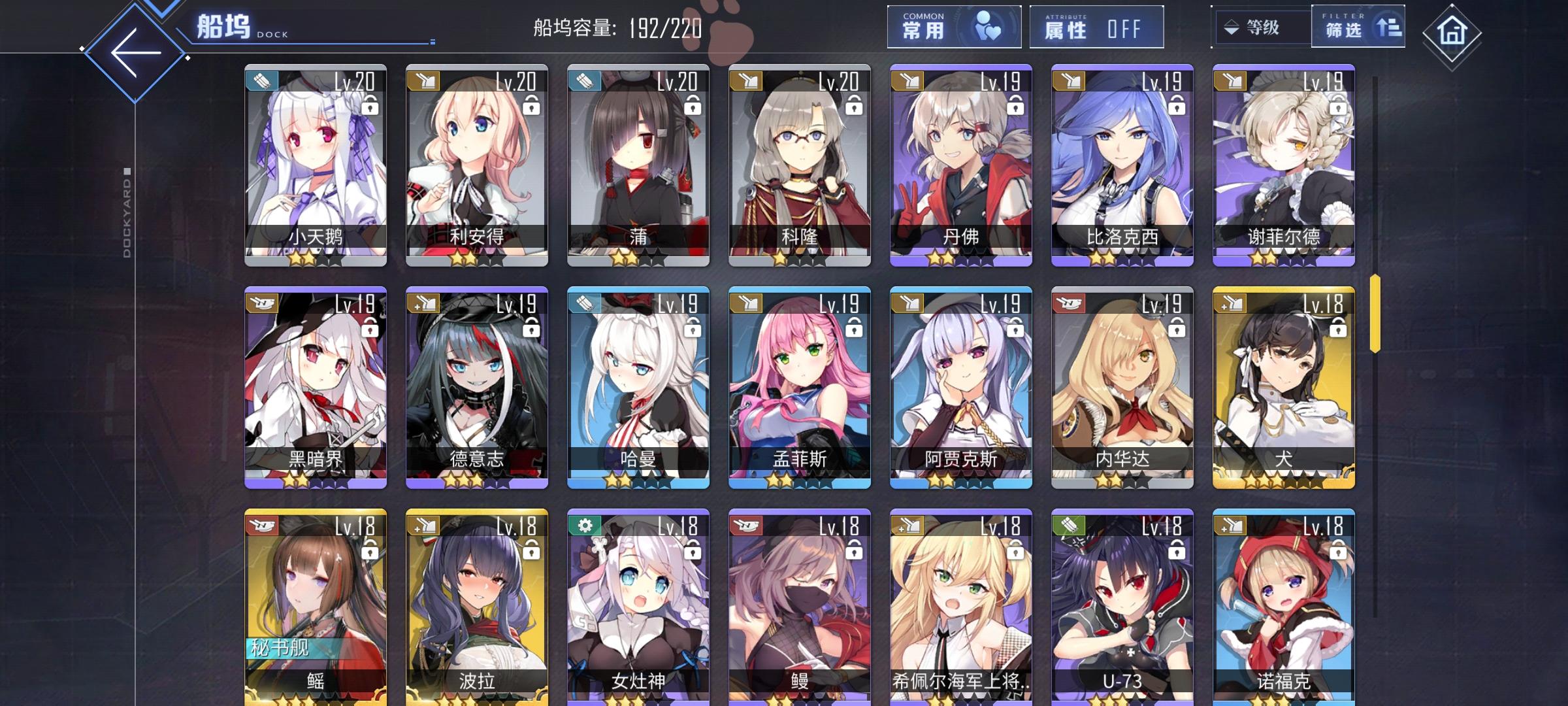The width and height of the screenshot is (1568, 706).
Task: Click the up-down arrows in the sort selector
Action: [1231, 27]
